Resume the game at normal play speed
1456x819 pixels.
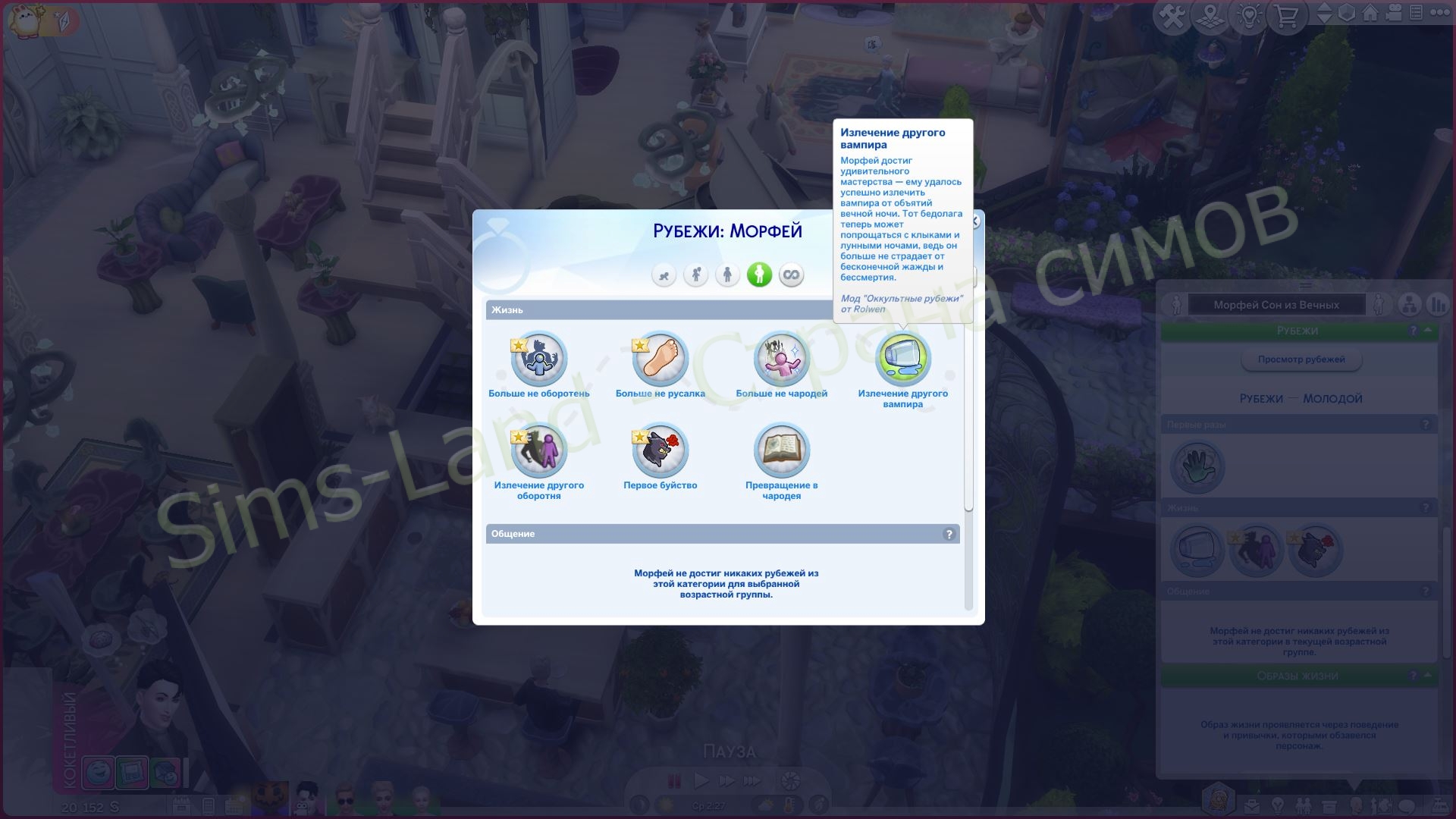coord(701,780)
